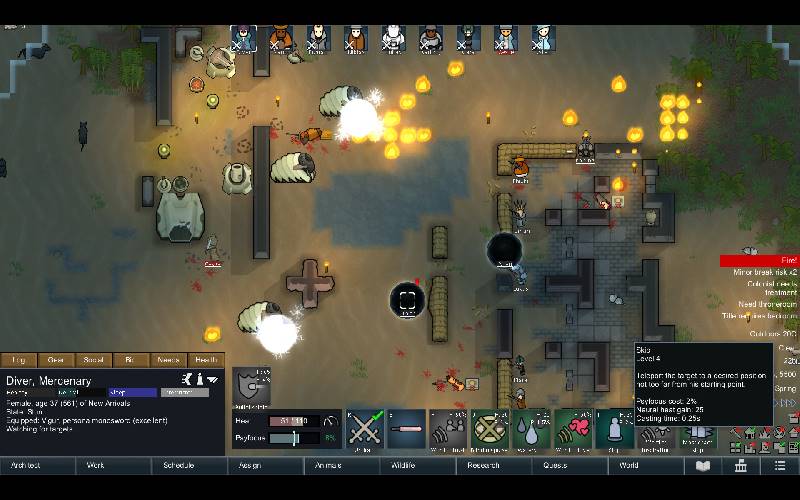
Task: Open the Work tab
Action: [96, 466]
